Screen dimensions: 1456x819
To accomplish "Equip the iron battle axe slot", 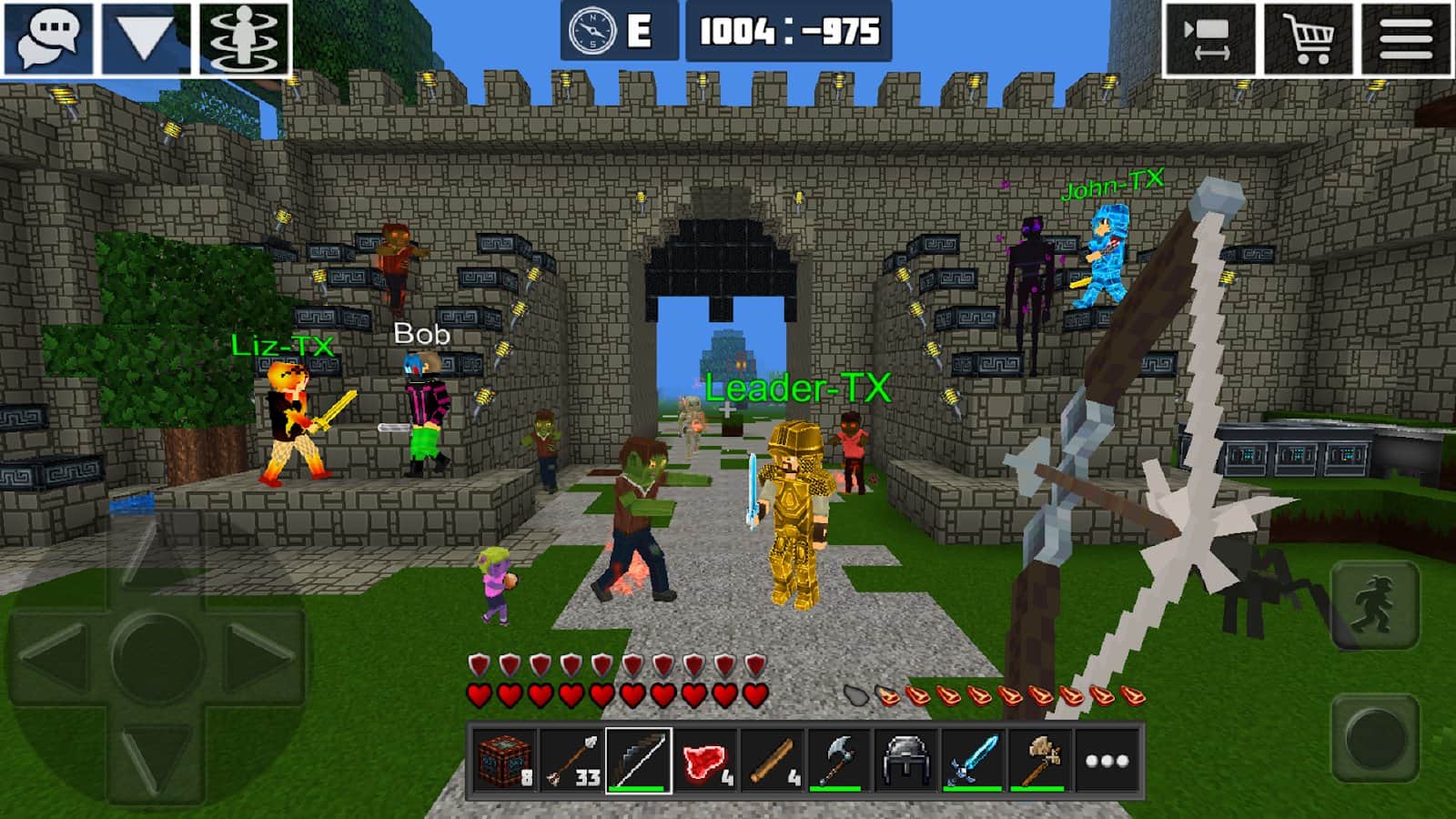I will (x=839, y=761).
